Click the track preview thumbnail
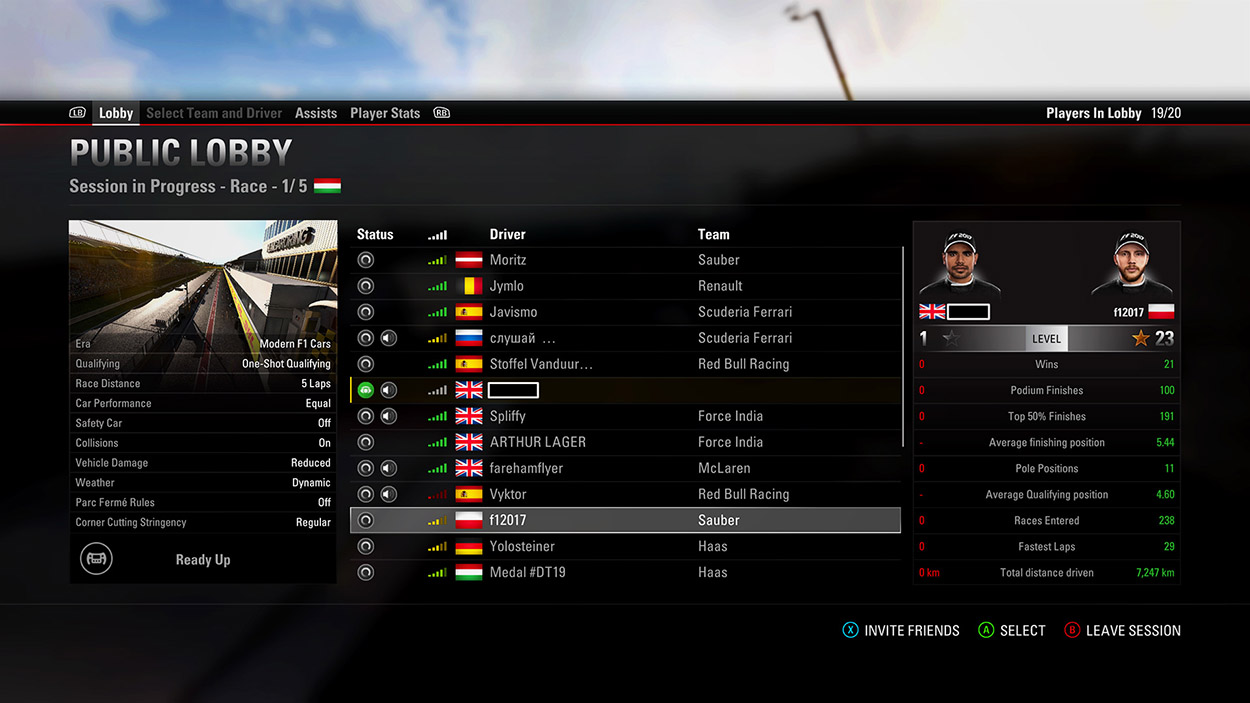The height and width of the screenshot is (703, 1250). [202, 276]
